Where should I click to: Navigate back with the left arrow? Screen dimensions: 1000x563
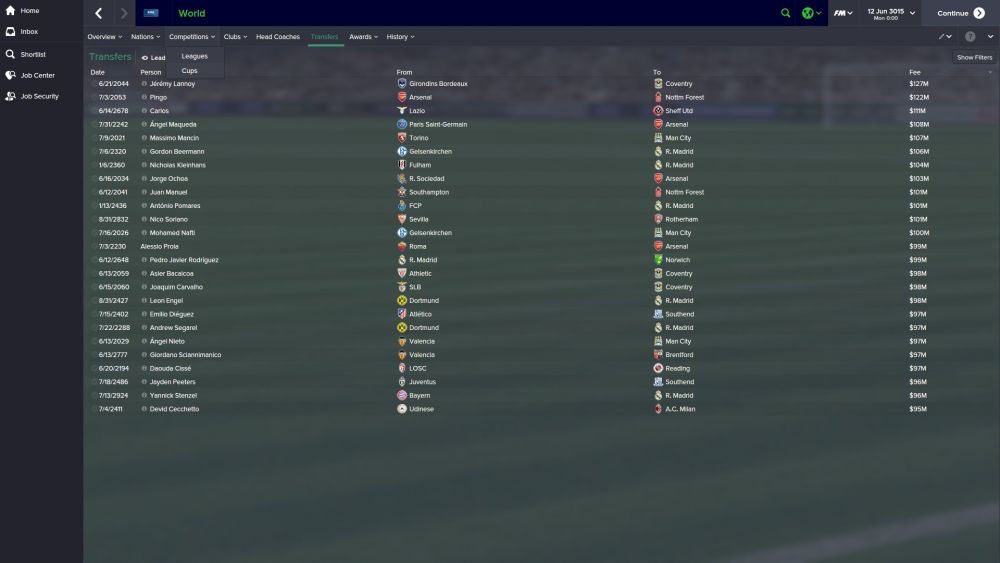pos(98,13)
